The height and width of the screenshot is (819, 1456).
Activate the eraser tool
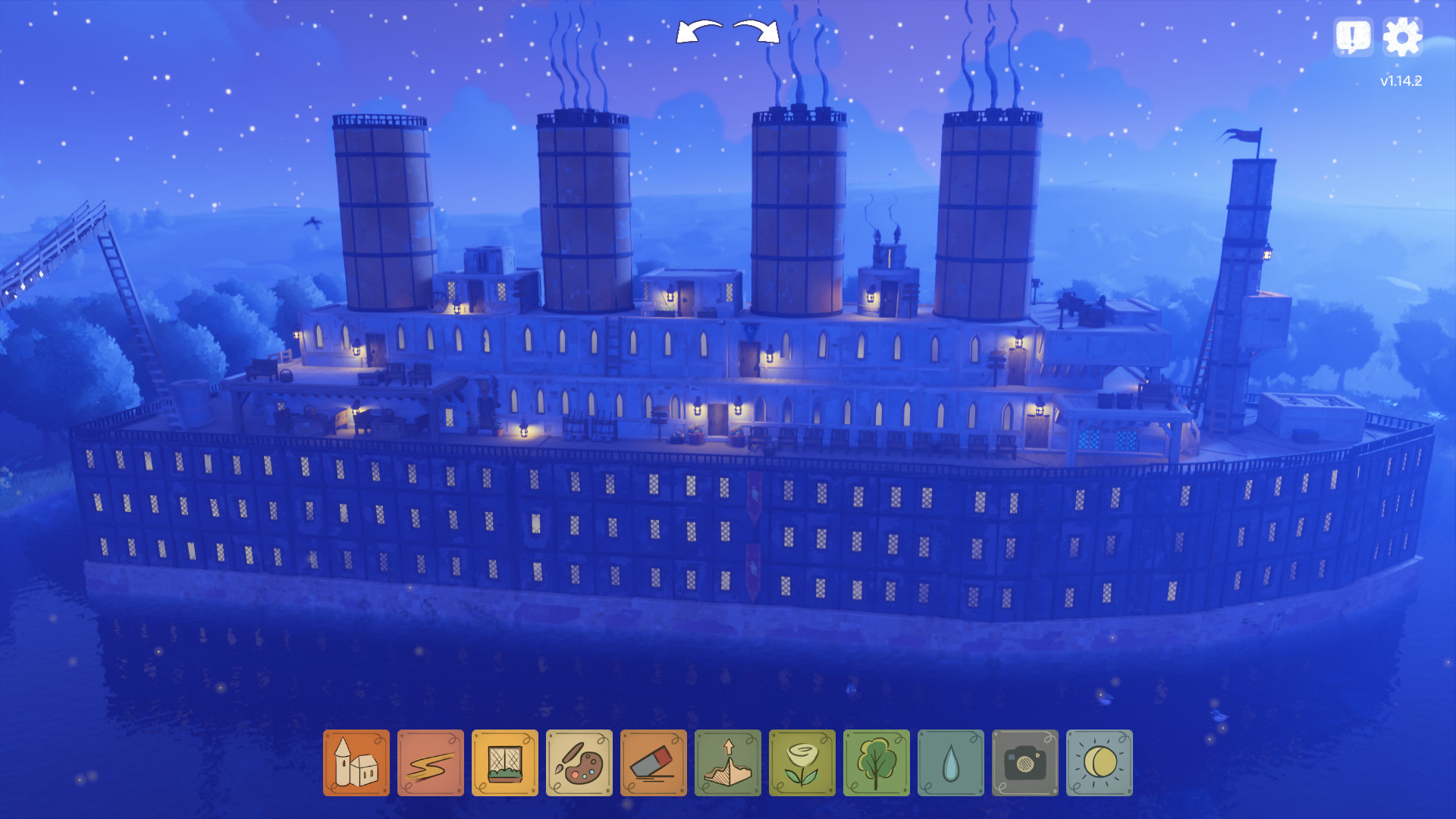coord(653,763)
